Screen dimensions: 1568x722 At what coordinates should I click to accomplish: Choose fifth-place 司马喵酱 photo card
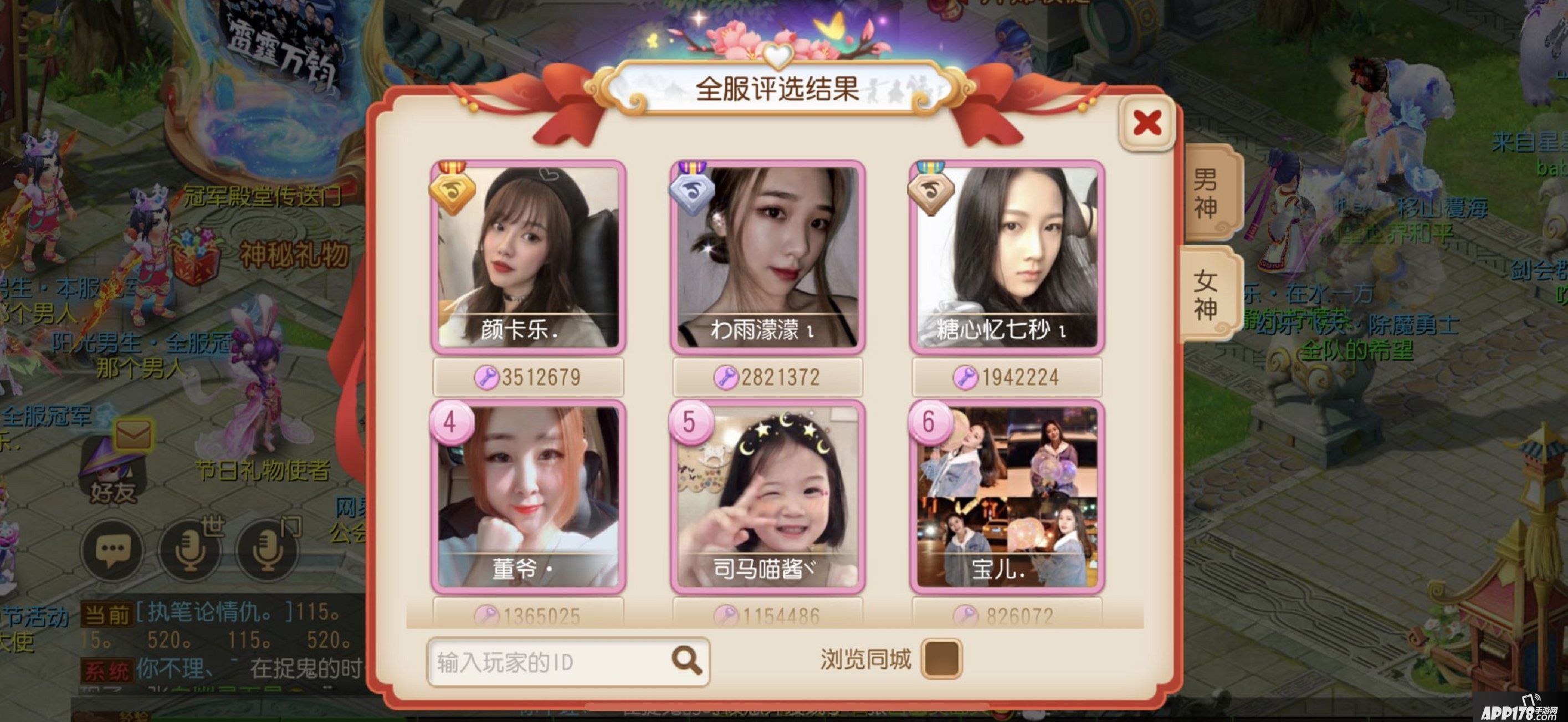tap(767, 496)
